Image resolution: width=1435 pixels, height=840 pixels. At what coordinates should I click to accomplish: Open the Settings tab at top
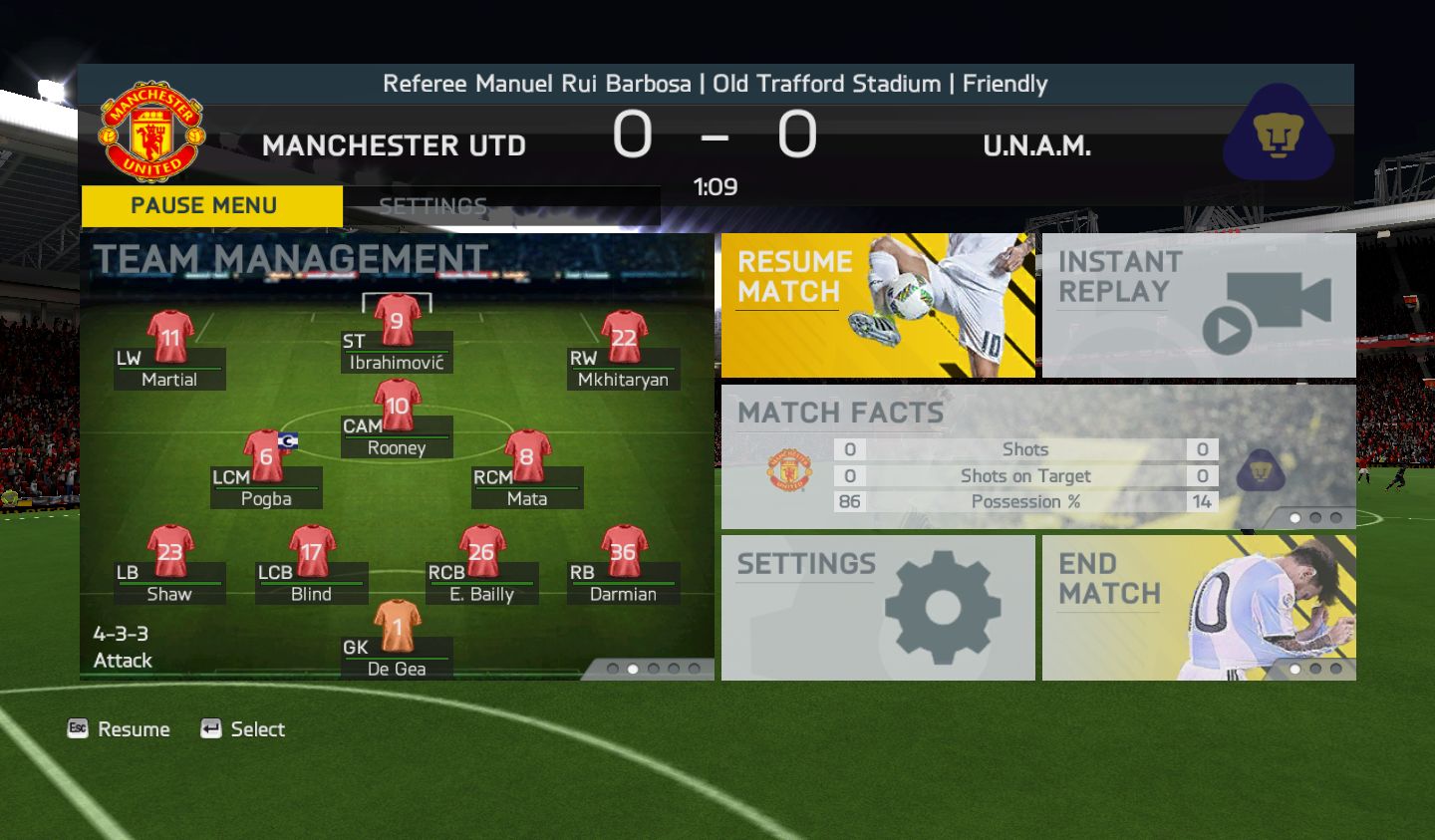[432, 206]
